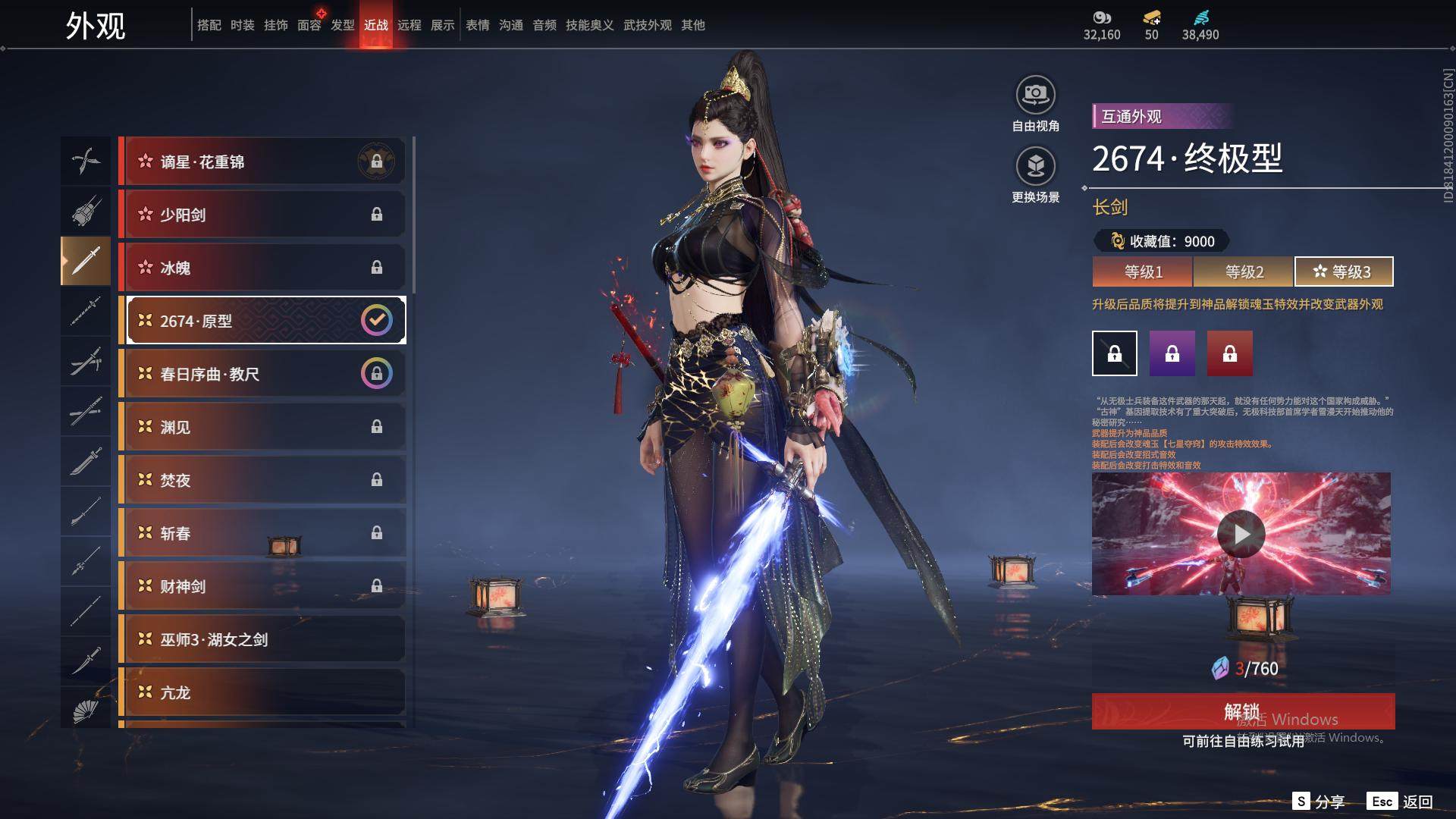This screenshot has width=1456, height=819.
Task: Pick the 冰魄 skin entry
Action: [262, 268]
